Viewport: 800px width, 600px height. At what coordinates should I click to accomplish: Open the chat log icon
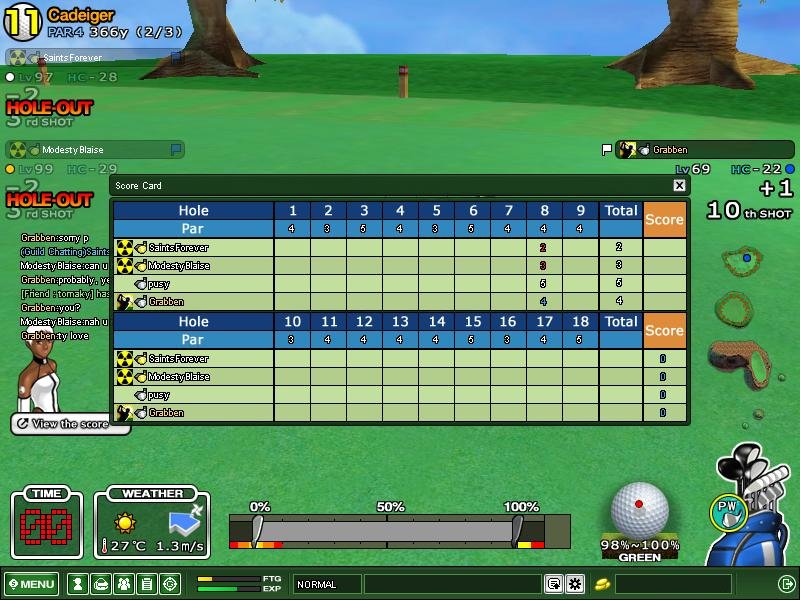553,584
